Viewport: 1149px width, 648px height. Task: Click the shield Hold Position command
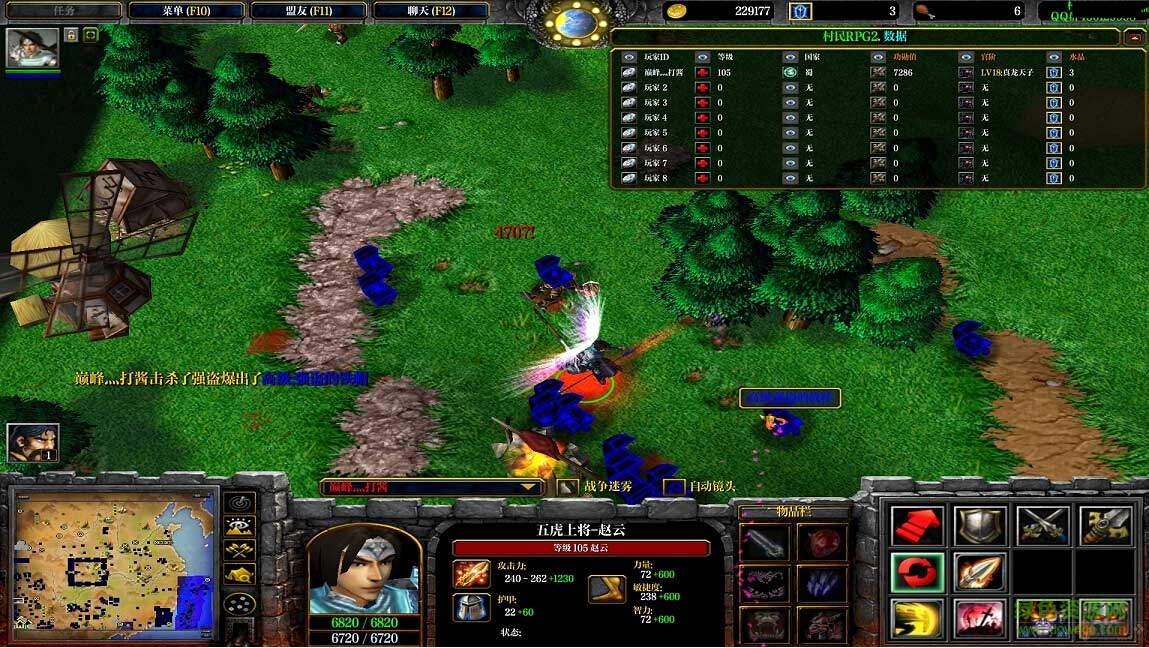click(979, 525)
